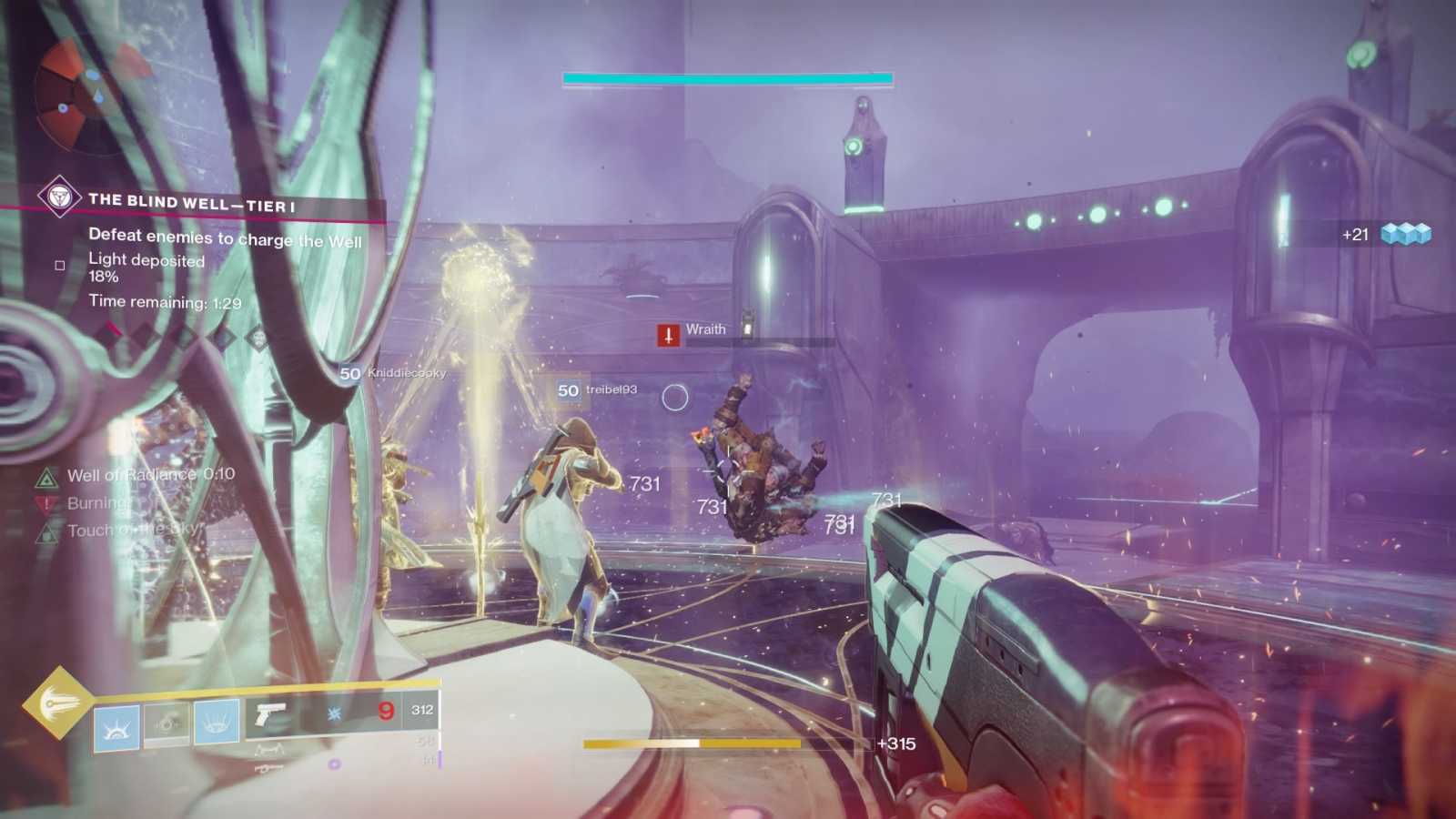This screenshot has height=819, width=1456.
Task: Select the Well of Radiance buff icon
Action: click(46, 477)
